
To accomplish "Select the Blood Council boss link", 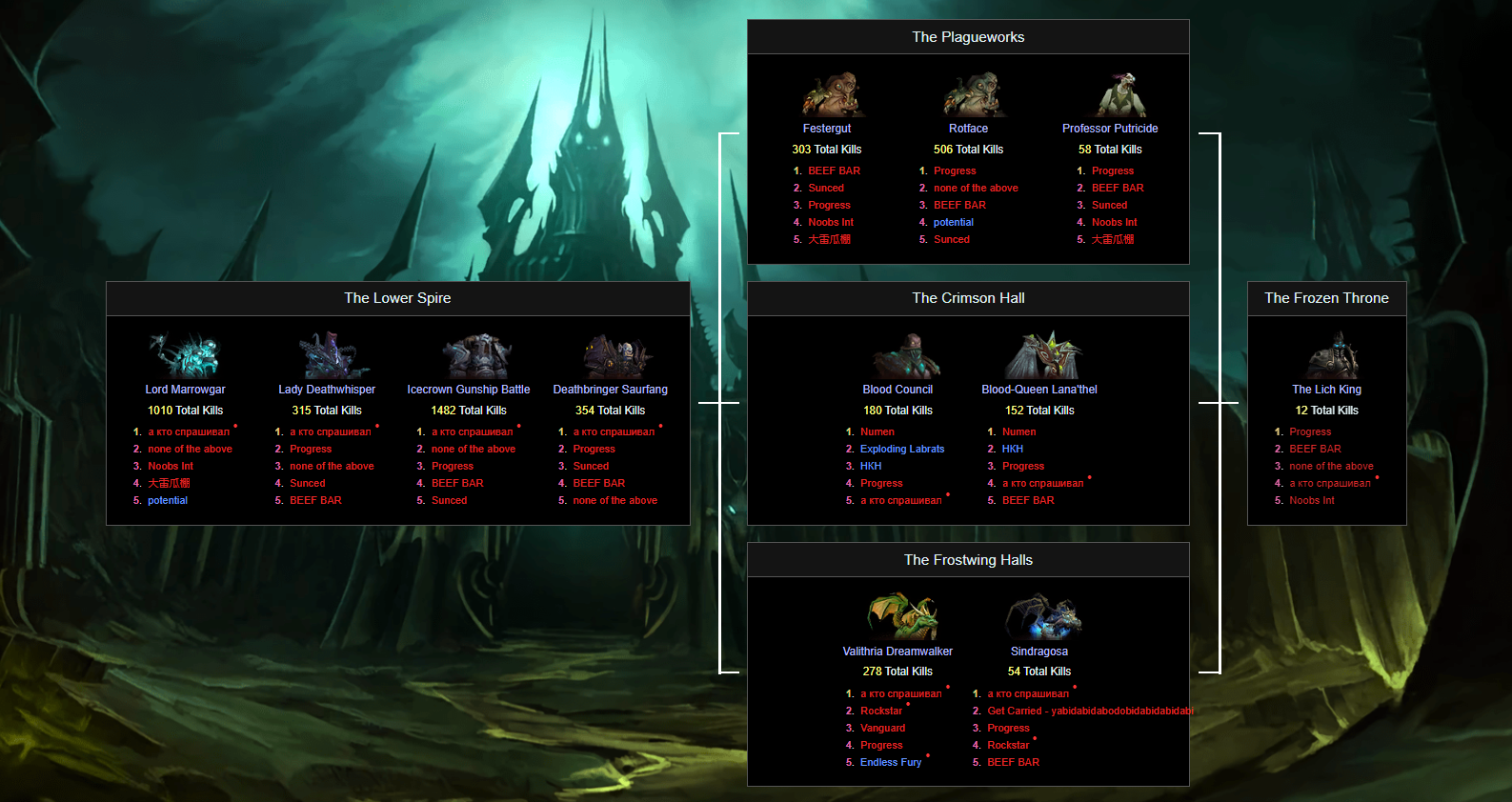I will (897, 390).
